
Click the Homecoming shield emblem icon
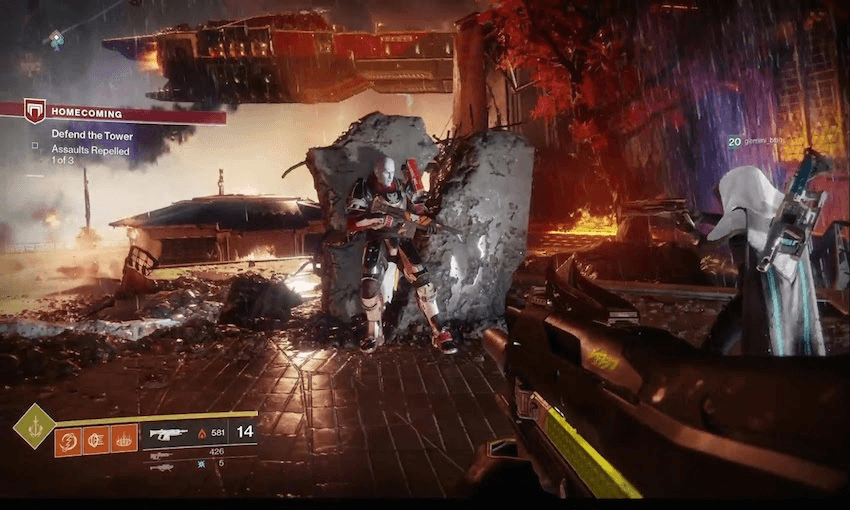tap(36, 111)
